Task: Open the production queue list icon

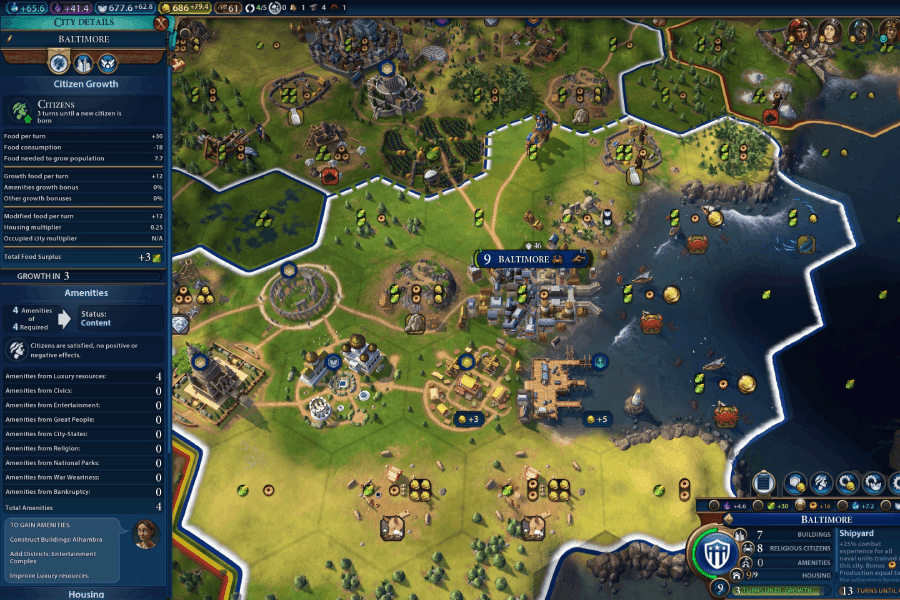Action: tap(763, 483)
